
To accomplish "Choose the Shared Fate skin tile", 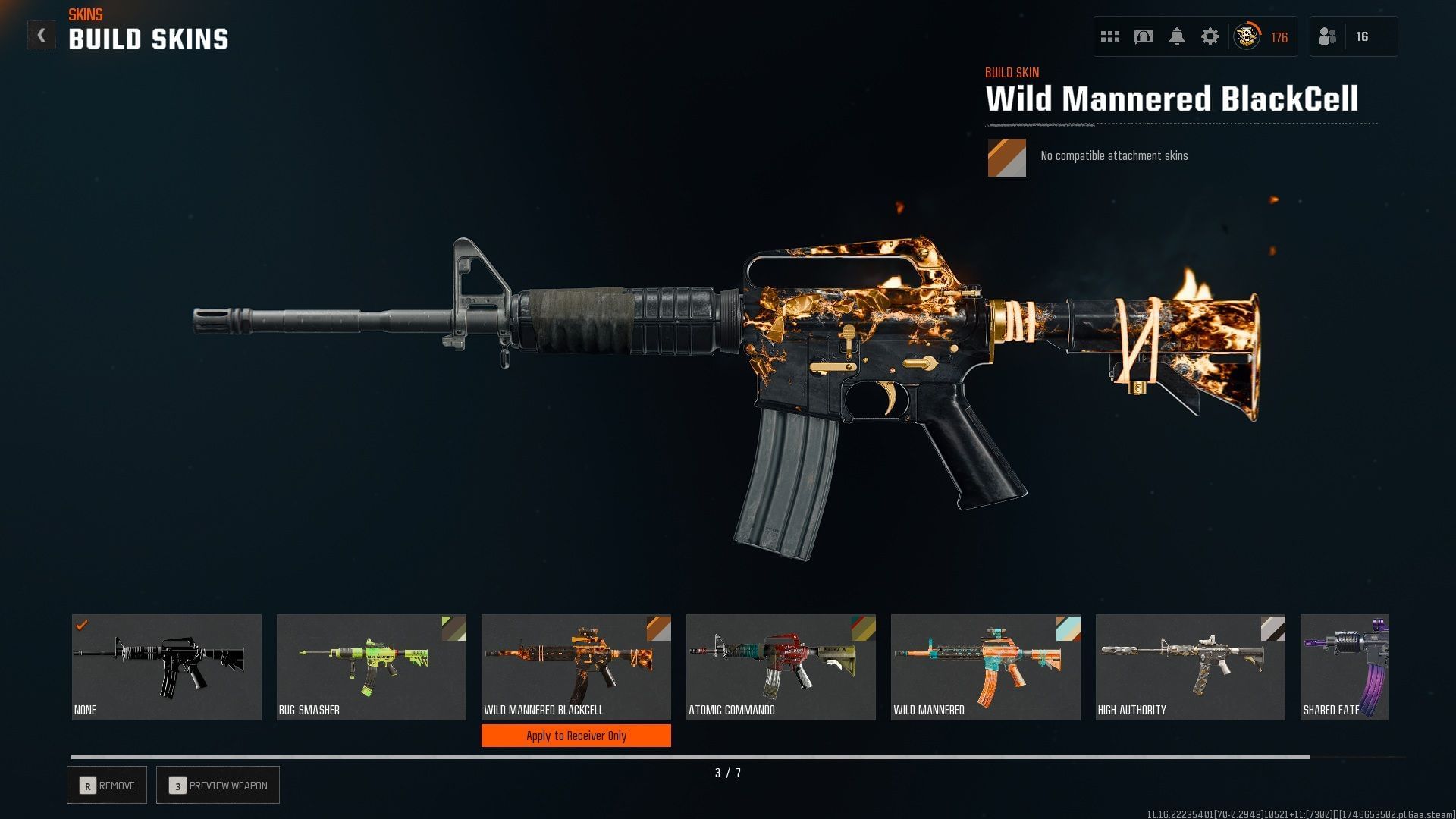I will [x=1345, y=667].
